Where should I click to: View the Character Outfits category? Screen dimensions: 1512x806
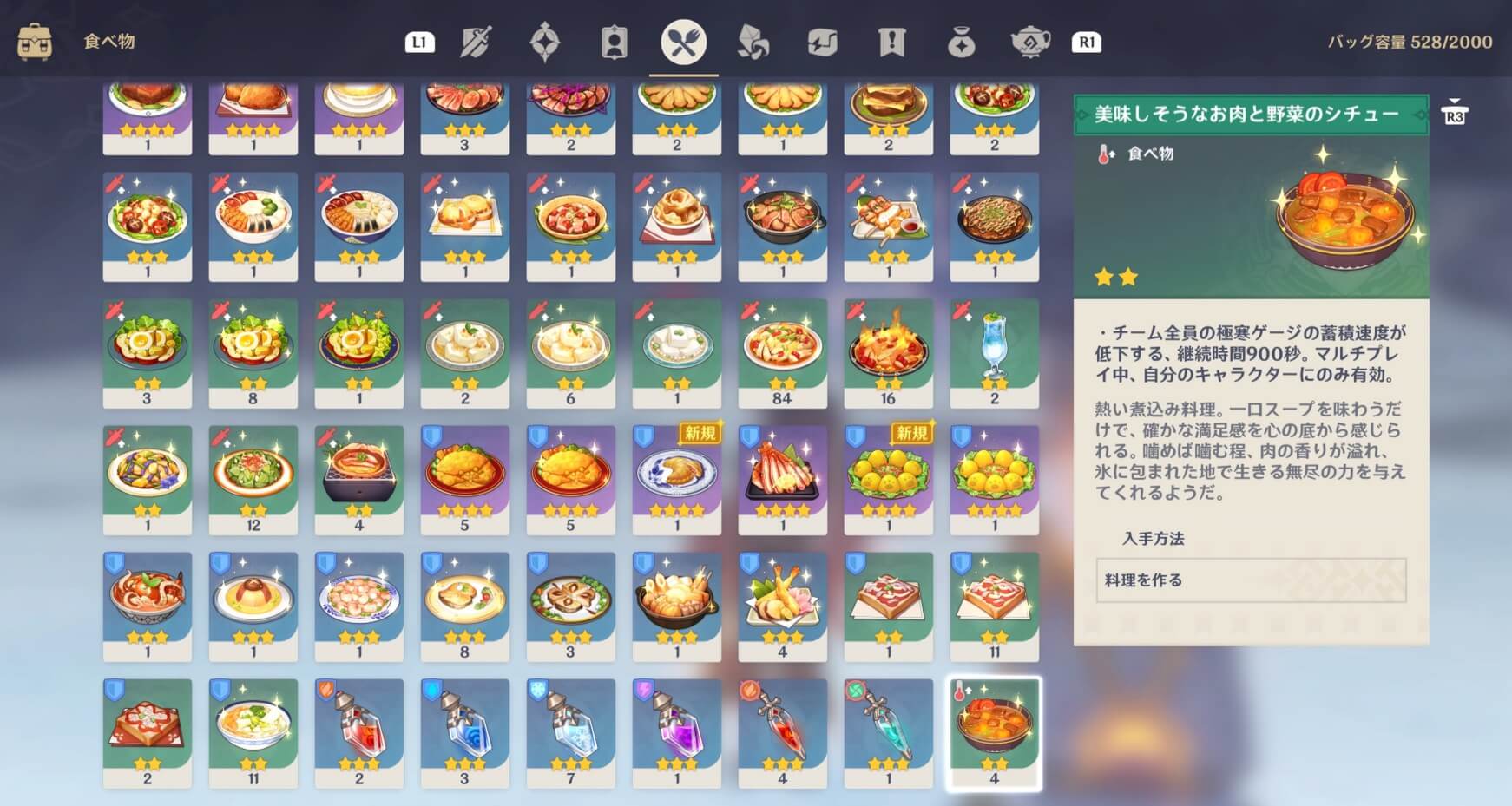[x=615, y=41]
